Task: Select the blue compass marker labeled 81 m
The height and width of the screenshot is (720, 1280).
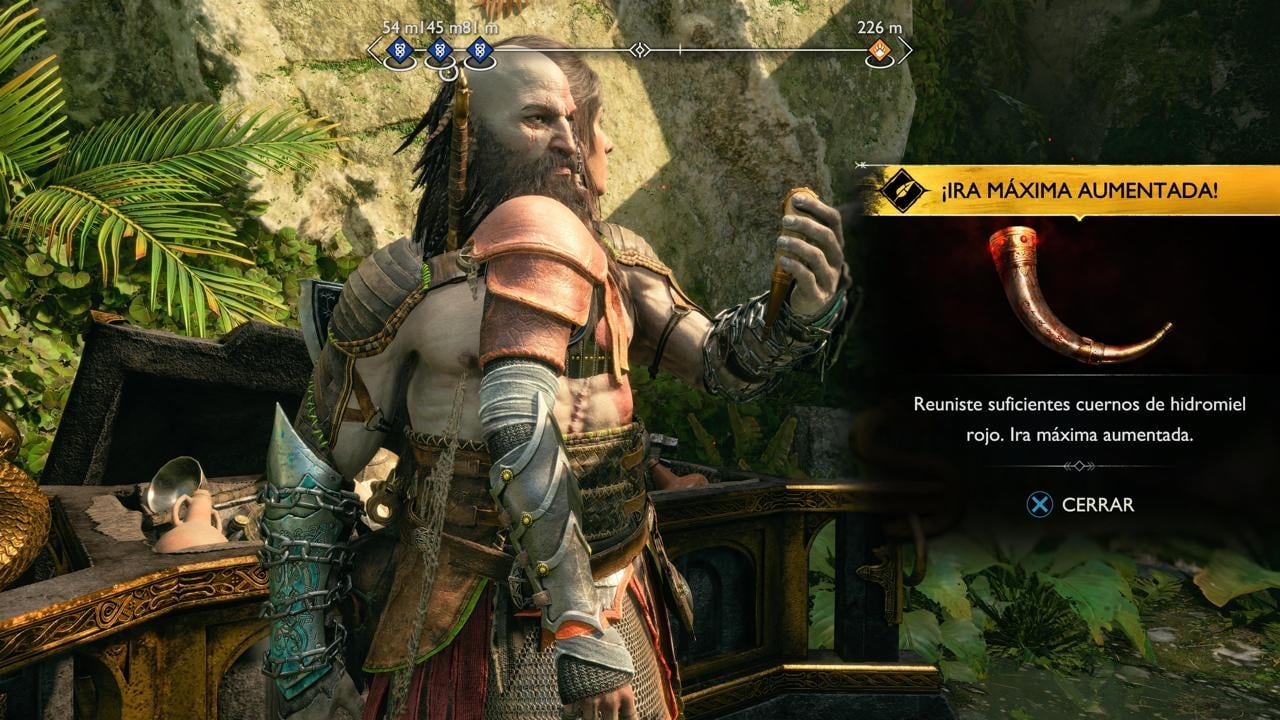Action: 480,50
